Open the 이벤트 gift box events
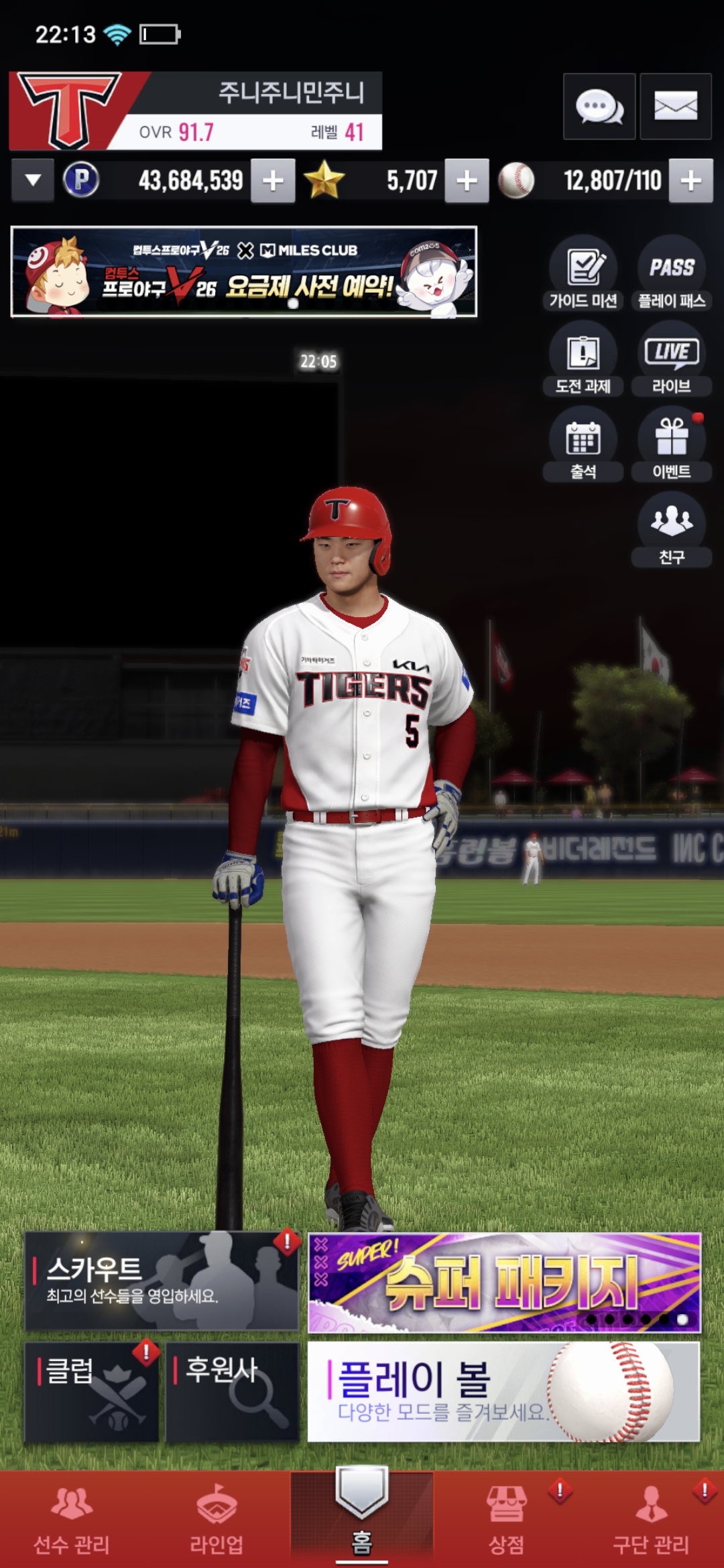724x1568 pixels. click(x=671, y=444)
